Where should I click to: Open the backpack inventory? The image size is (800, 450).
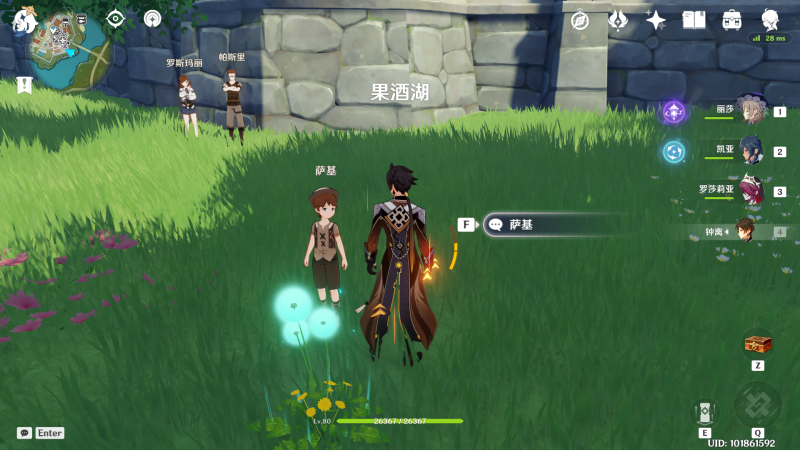tap(732, 20)
